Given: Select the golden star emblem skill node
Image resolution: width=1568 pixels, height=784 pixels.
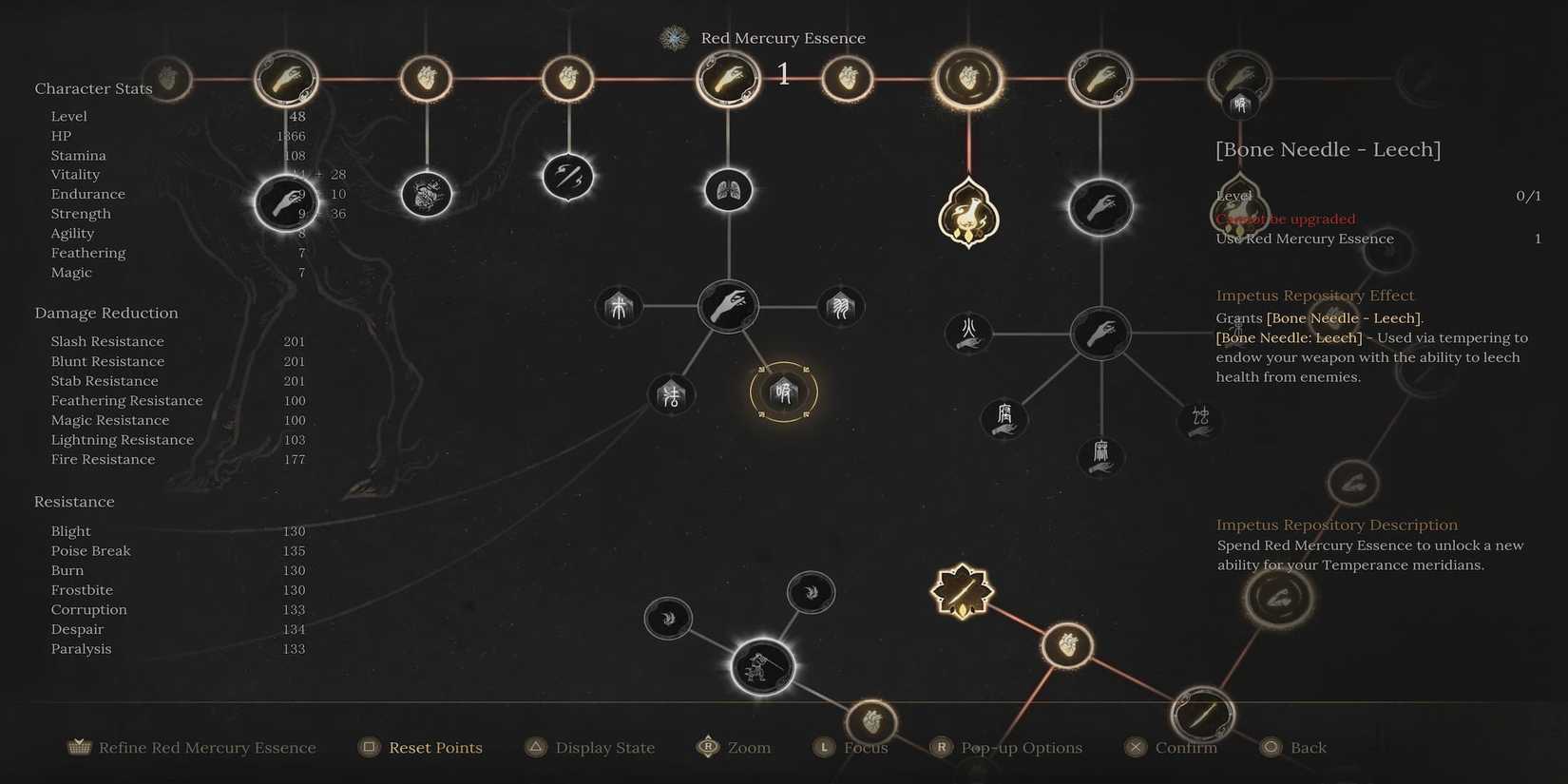Looking at the screenshot, I should coord(963,591).
